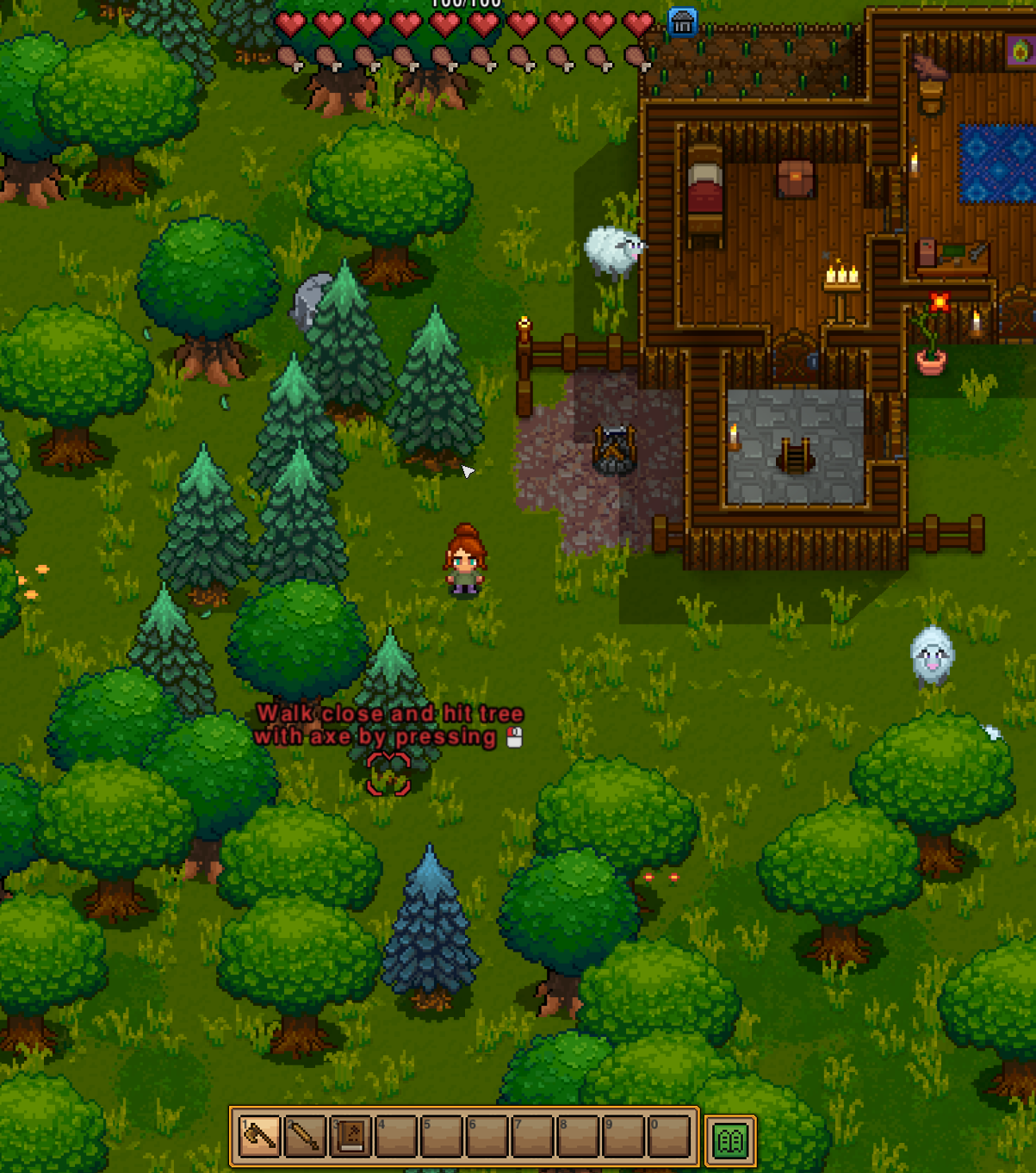Select the axe in hotbar slot 1
1036x1173 pixels.
pyautogui.click(x=259, y=1137)
